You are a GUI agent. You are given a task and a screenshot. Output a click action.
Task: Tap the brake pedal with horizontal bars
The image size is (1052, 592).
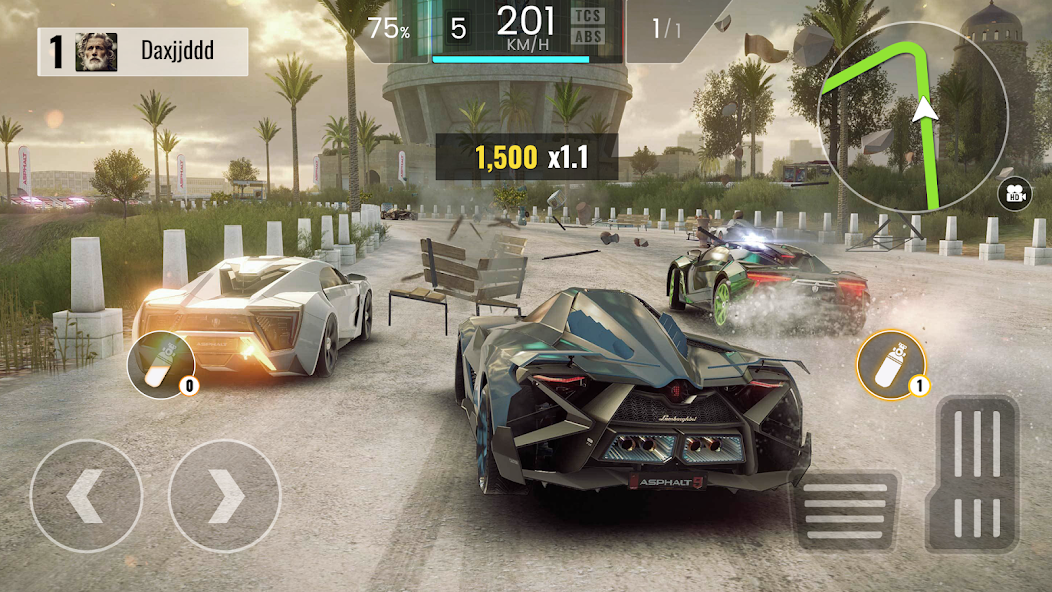click(845, 510)
